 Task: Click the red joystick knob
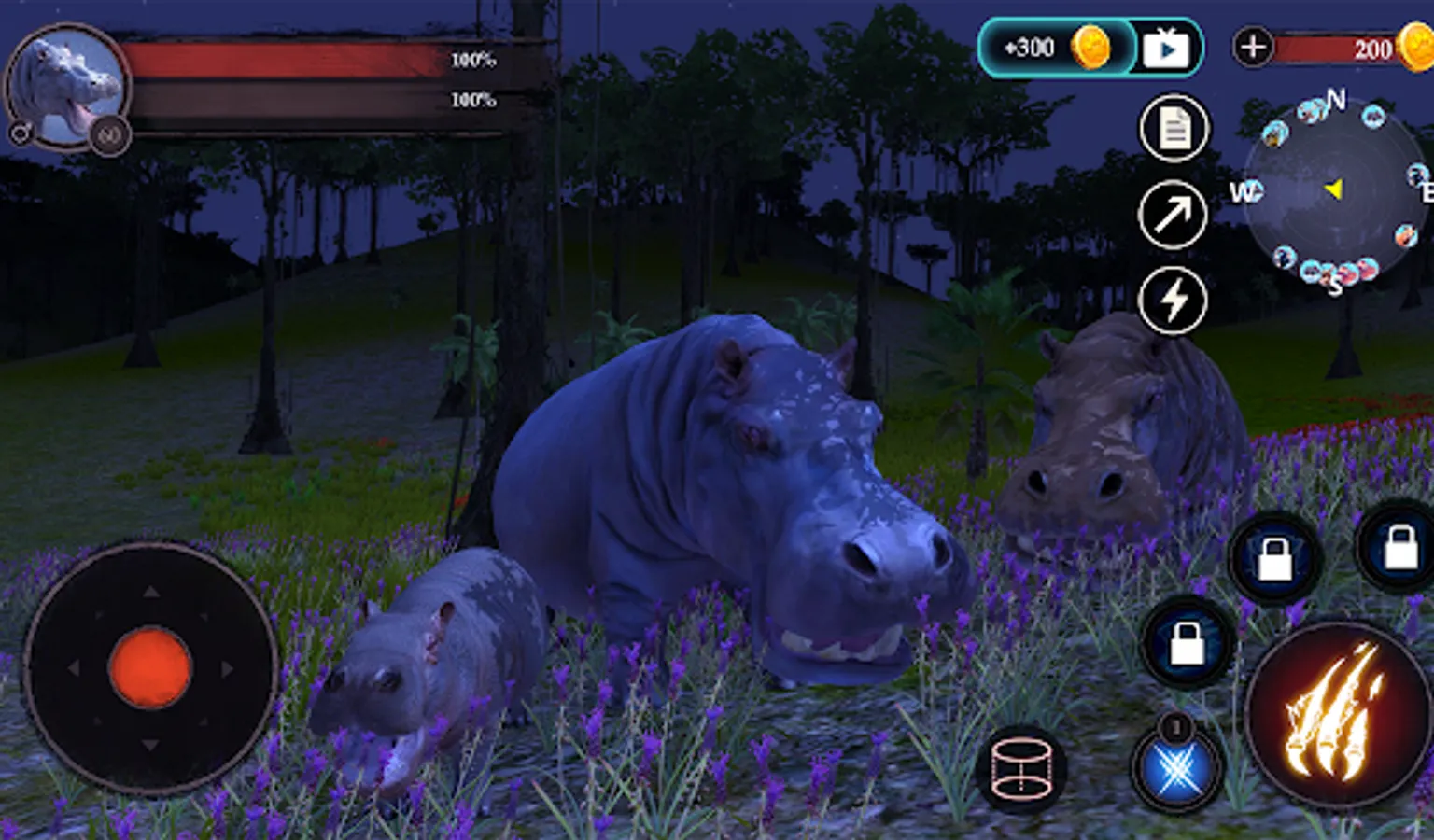[x=150, y=667]
